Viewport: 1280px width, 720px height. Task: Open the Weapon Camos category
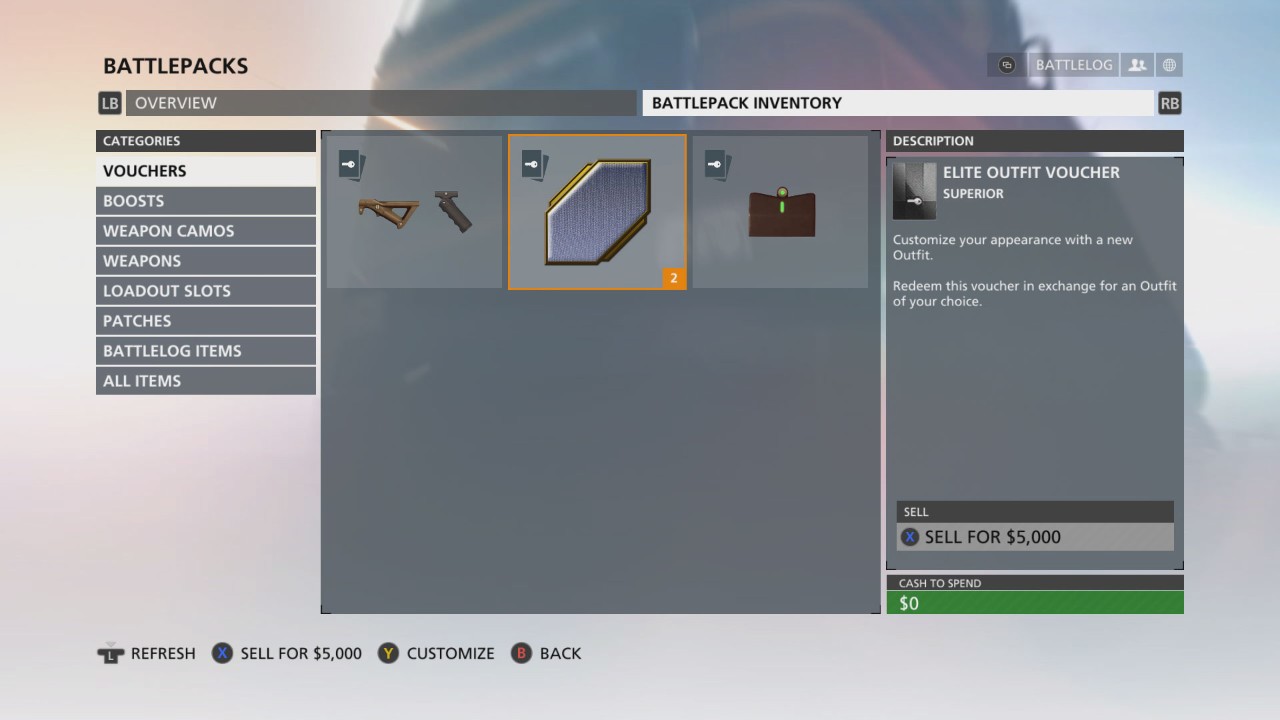tap(206, 231)
